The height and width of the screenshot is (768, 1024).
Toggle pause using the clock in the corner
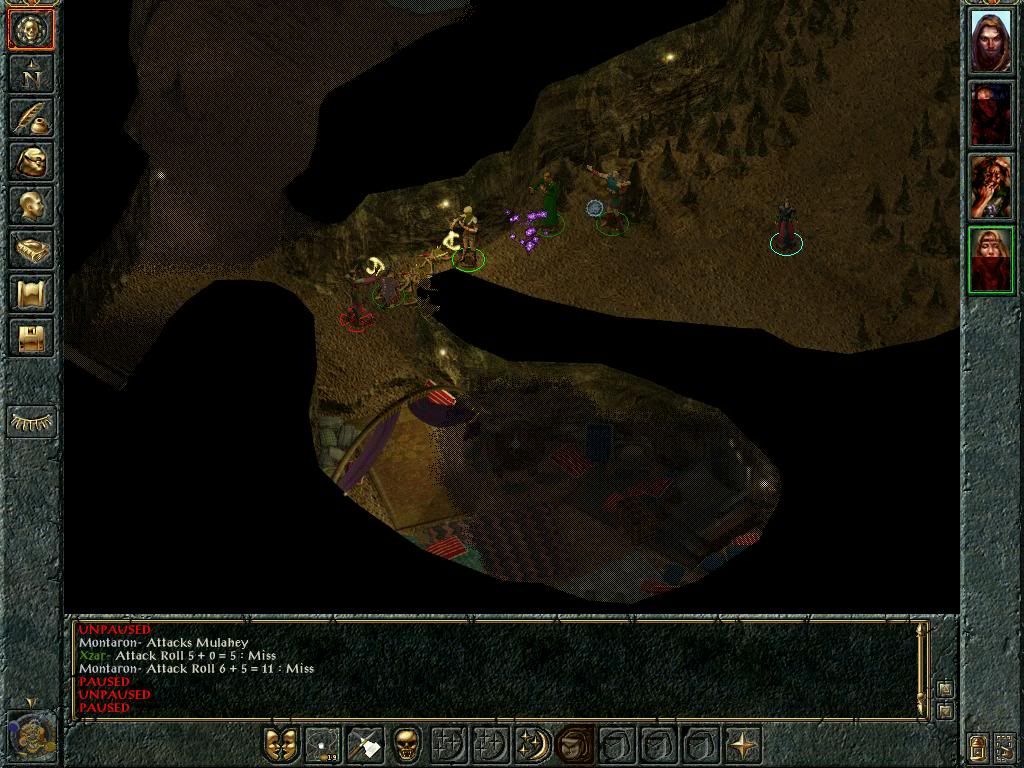click(x=30, y=735)
